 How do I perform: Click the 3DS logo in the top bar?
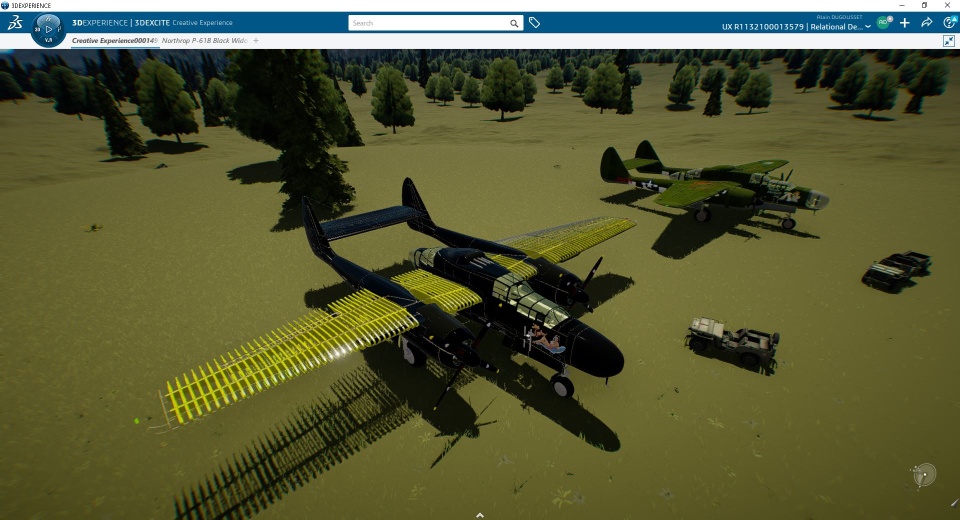pyautogui.click(x=15, y=22)
